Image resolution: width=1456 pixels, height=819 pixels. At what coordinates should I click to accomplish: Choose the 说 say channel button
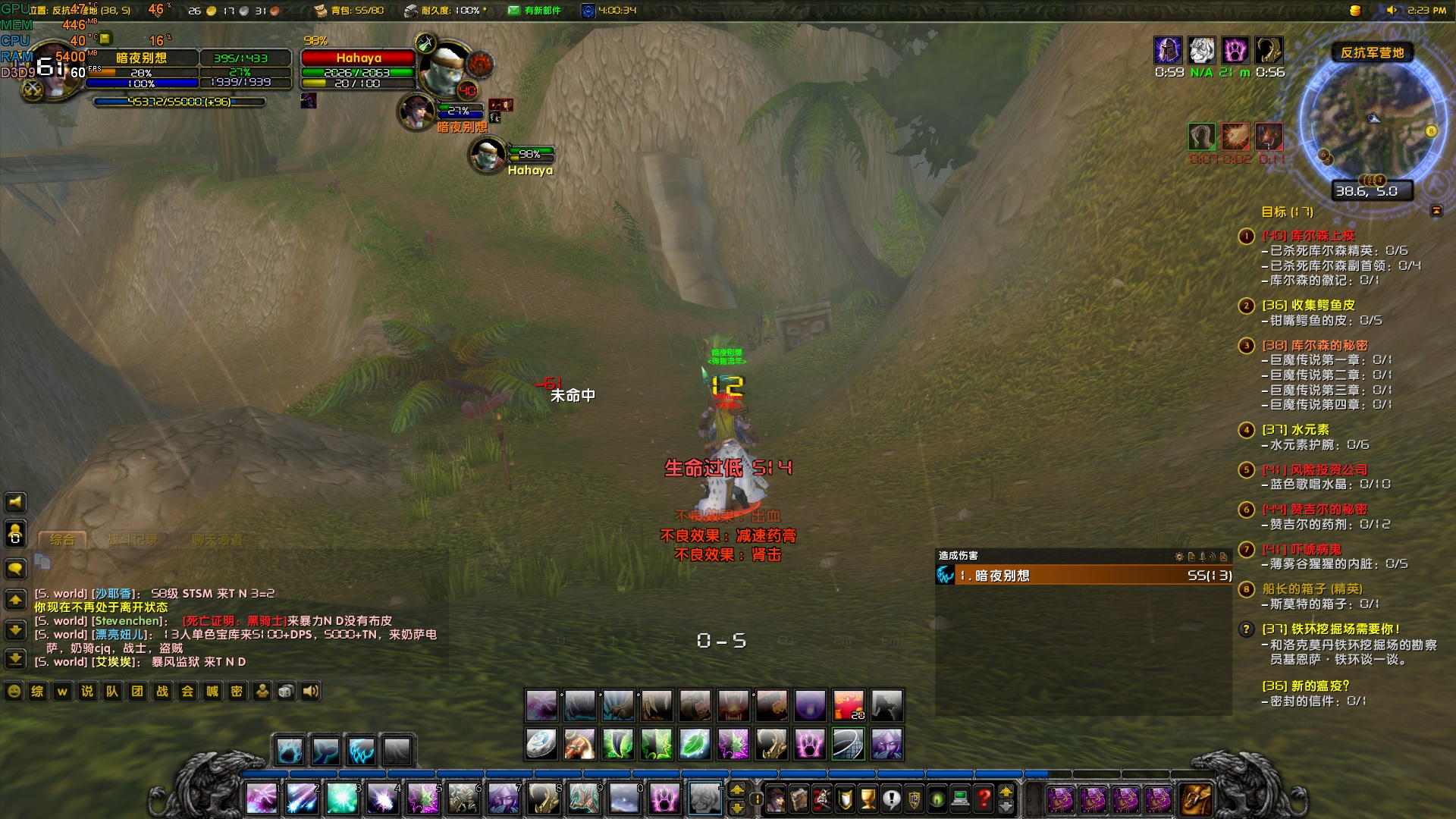(x=87, y=691)
